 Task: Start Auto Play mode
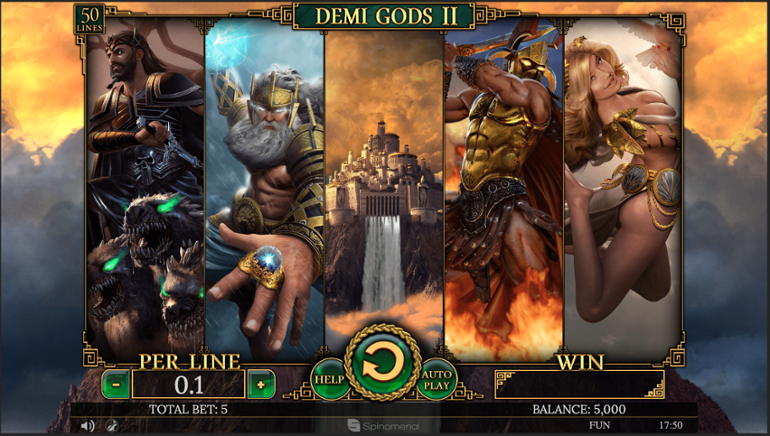436,379
